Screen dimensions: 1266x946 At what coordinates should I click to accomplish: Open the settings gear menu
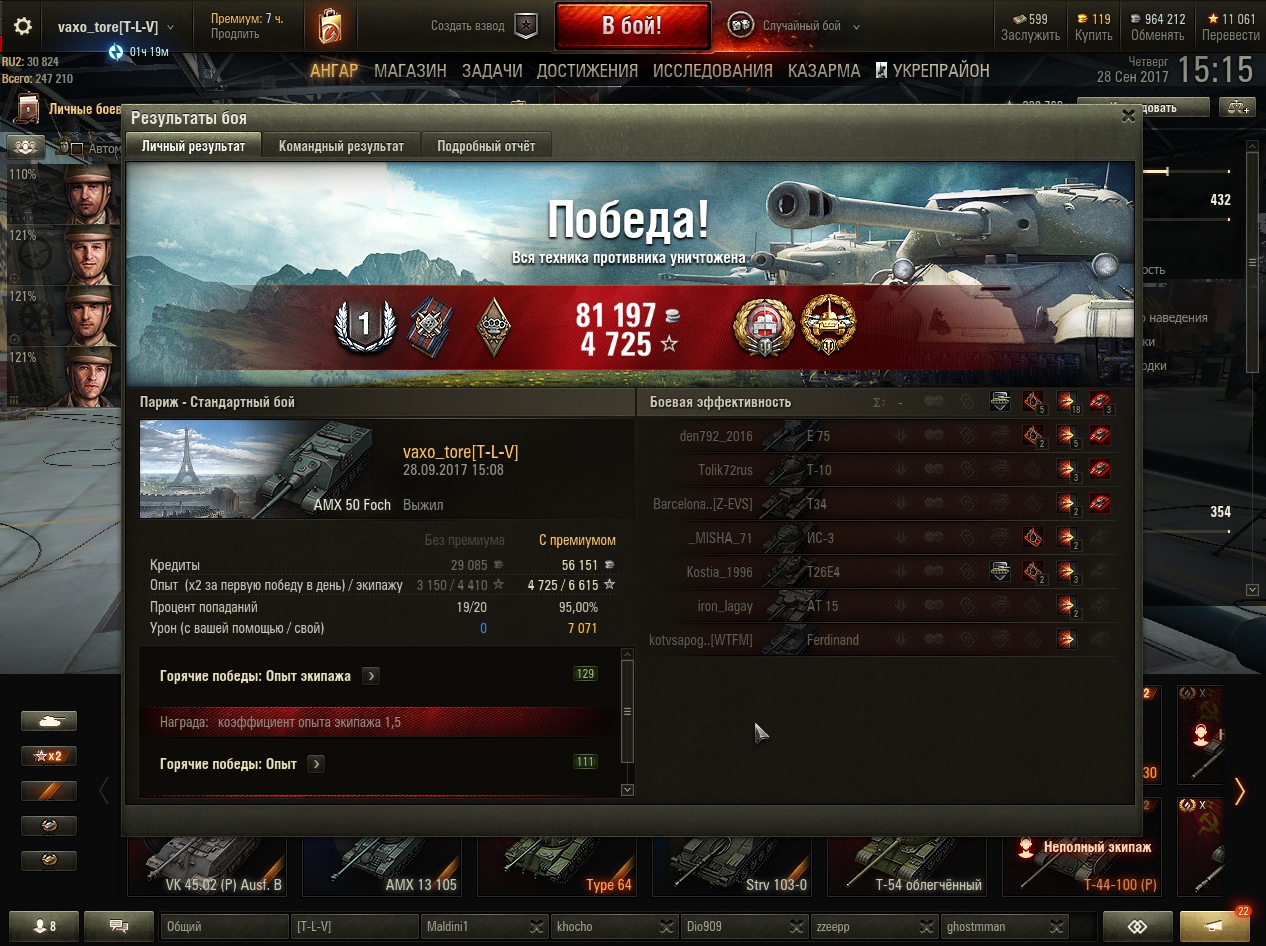pos(22,27)
